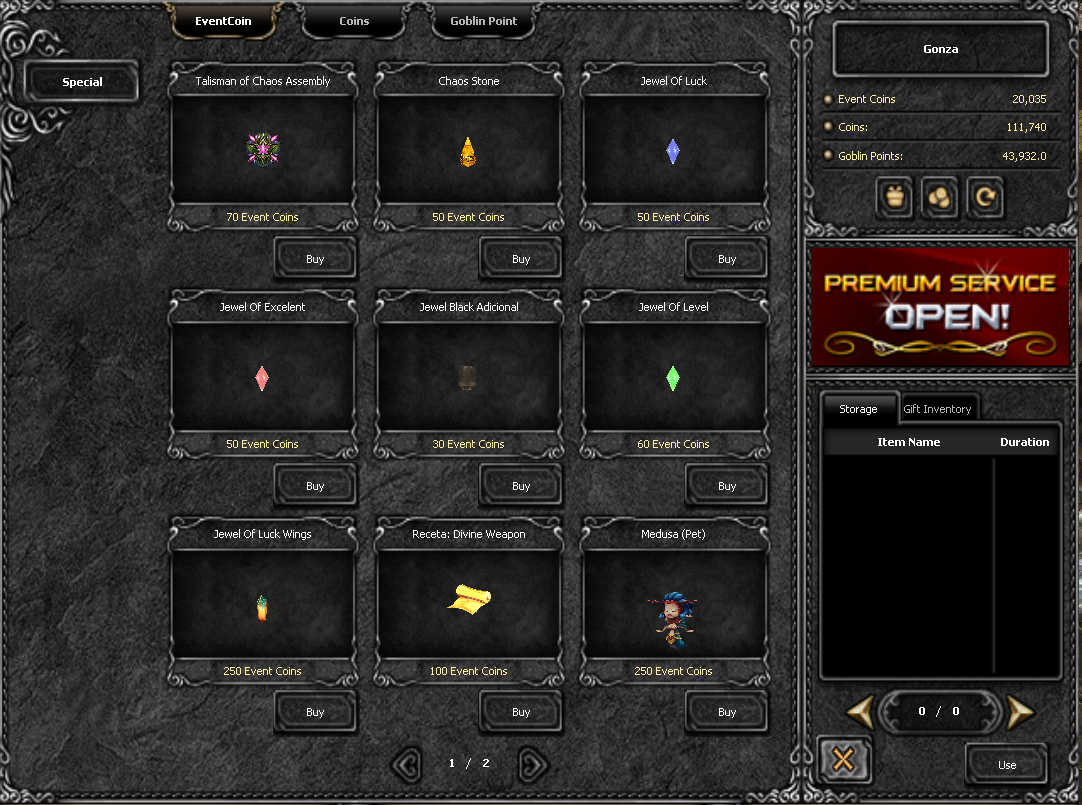Purchase the Jewel Black Adicional
This screenshot has height=805, width=1082.
coord(521,485)
